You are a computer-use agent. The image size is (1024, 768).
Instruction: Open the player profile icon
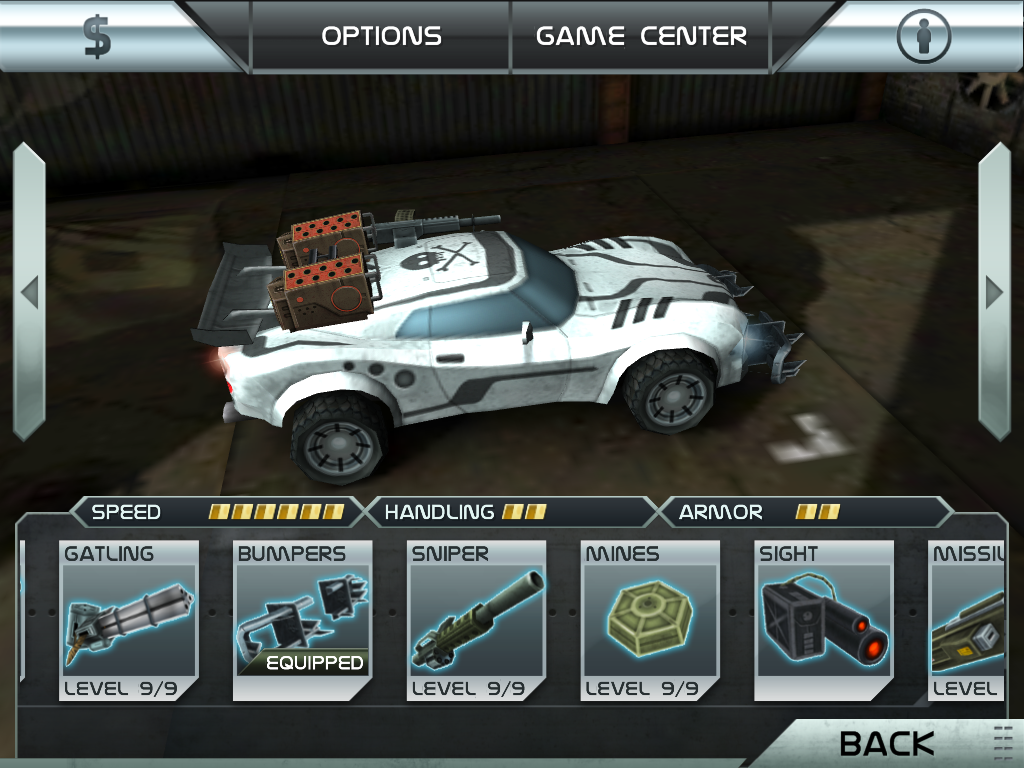922,37
